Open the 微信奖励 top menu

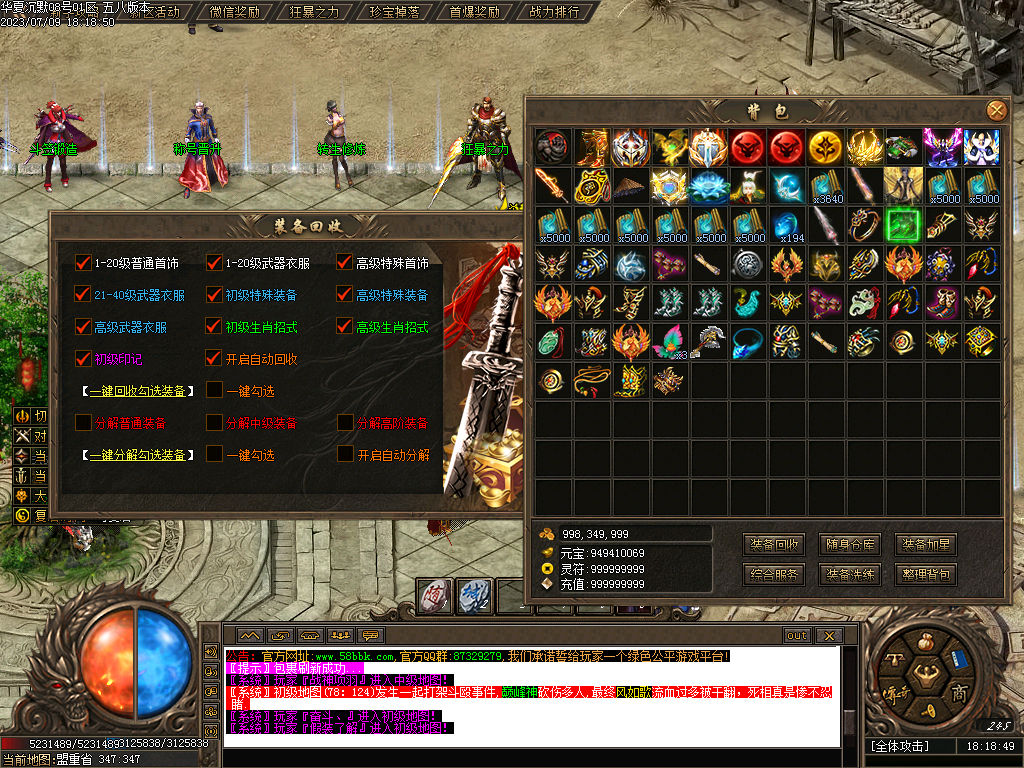(x=236, y=12)
